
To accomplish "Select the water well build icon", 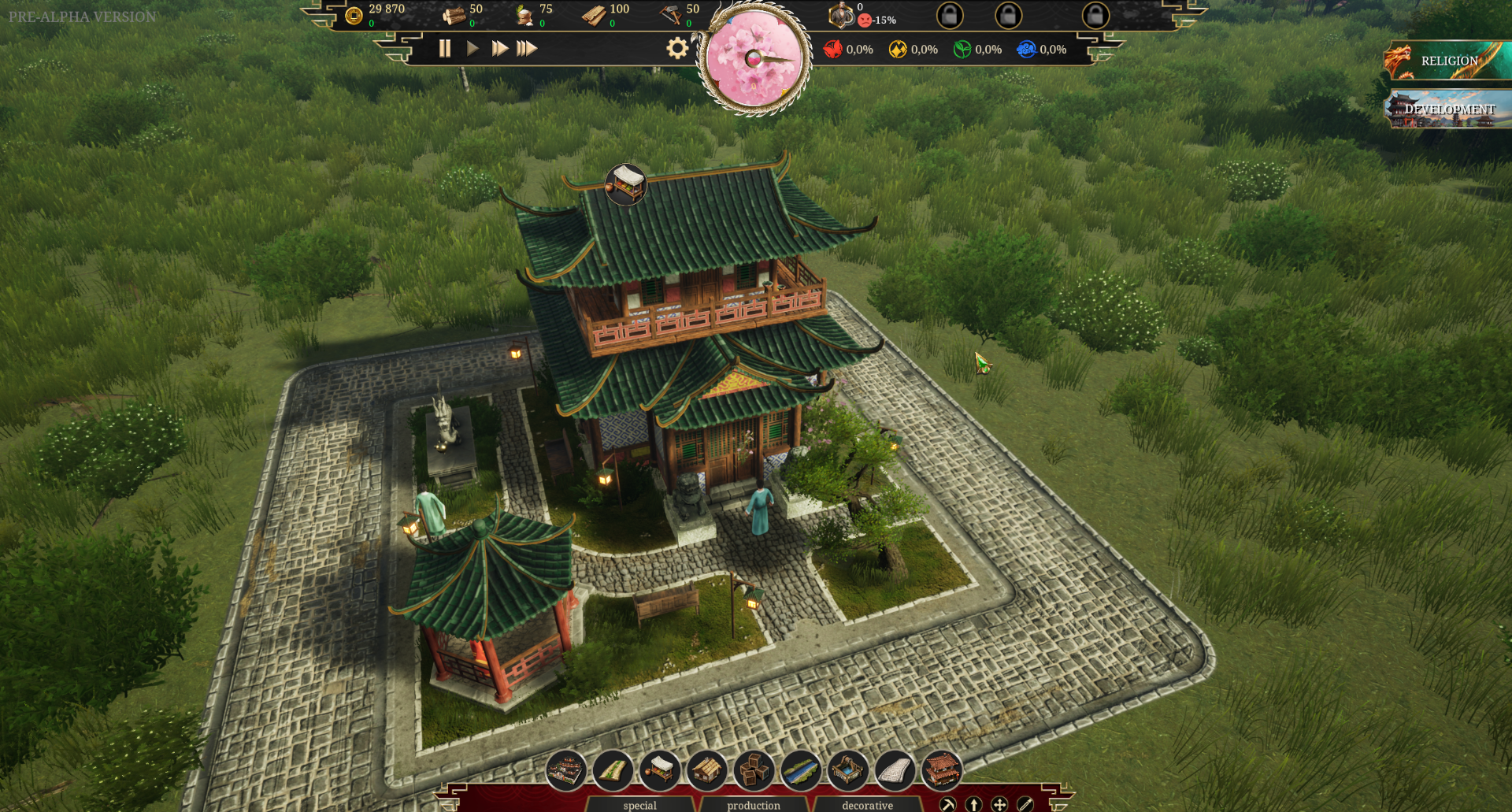I will pyautogui.click(x=848, y=769).
